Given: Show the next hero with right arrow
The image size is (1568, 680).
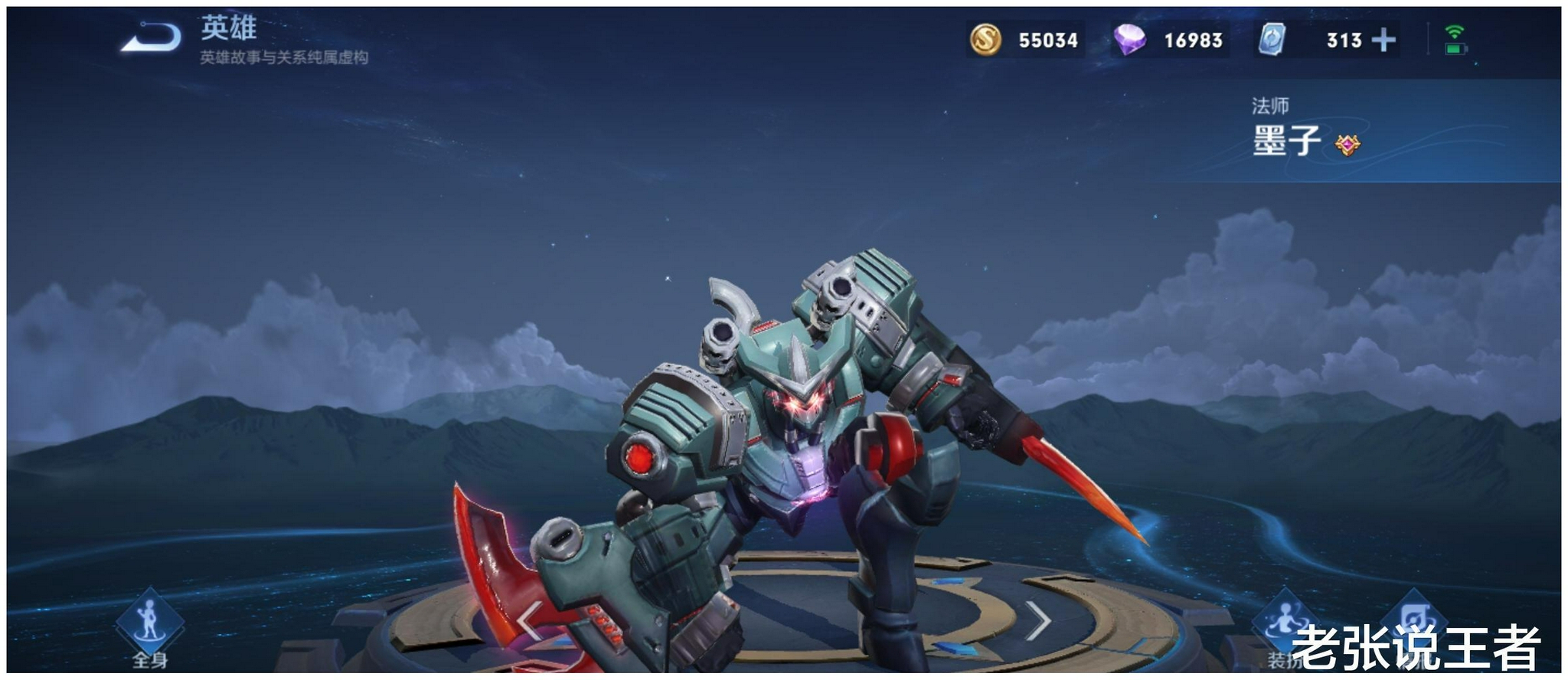Looking at the screenshot, I should [x=1037, y=620].
